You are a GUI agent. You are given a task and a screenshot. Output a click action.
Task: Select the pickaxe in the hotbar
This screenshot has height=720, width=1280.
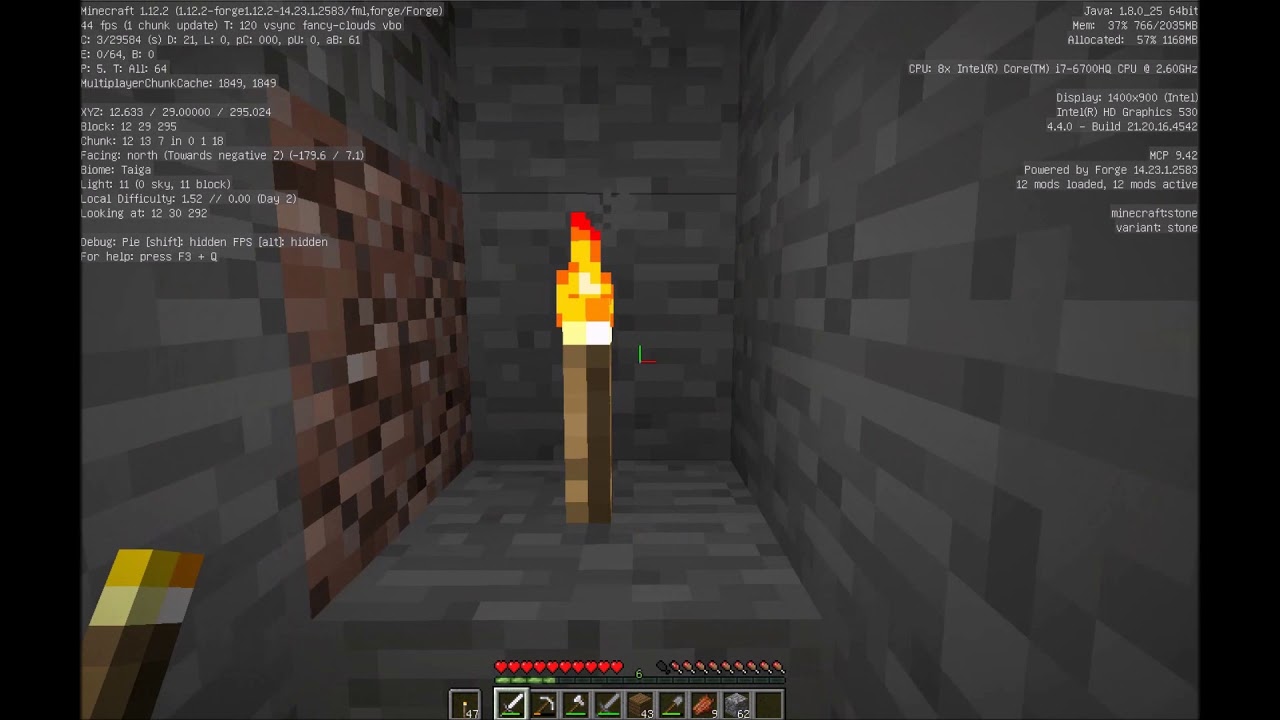(x=544, y=703)
